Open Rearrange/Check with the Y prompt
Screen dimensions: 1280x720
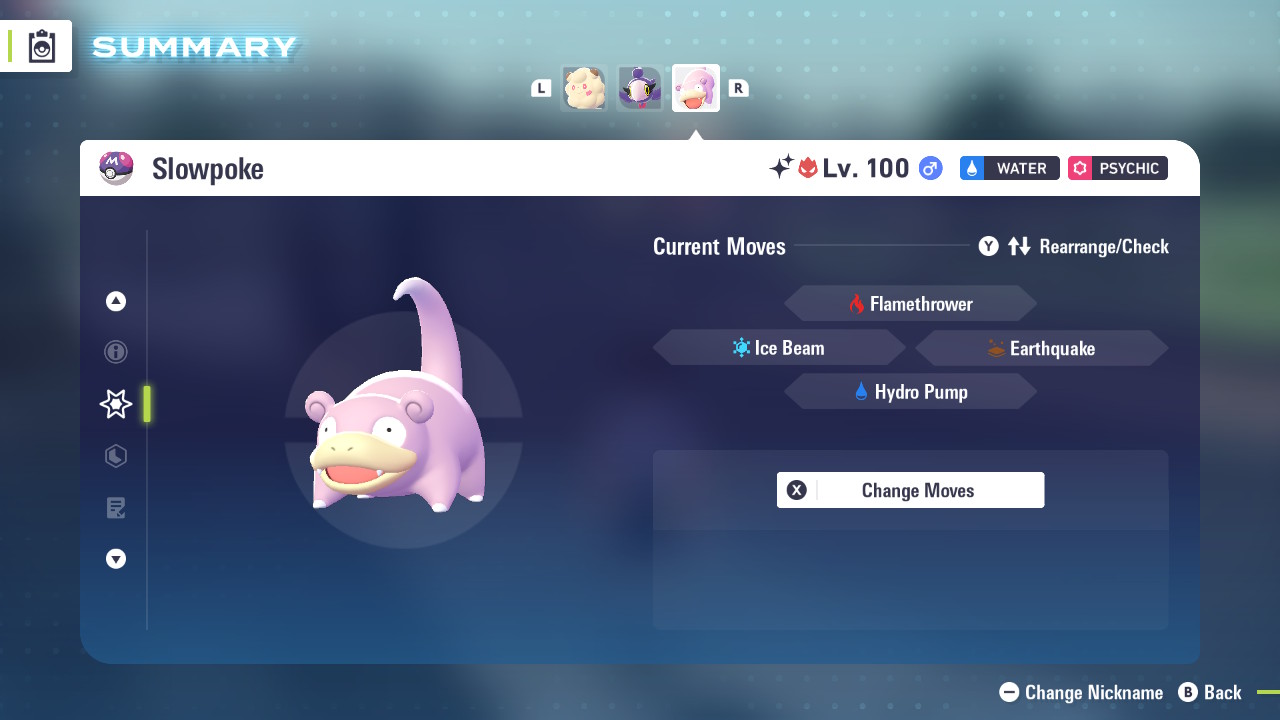988,246
